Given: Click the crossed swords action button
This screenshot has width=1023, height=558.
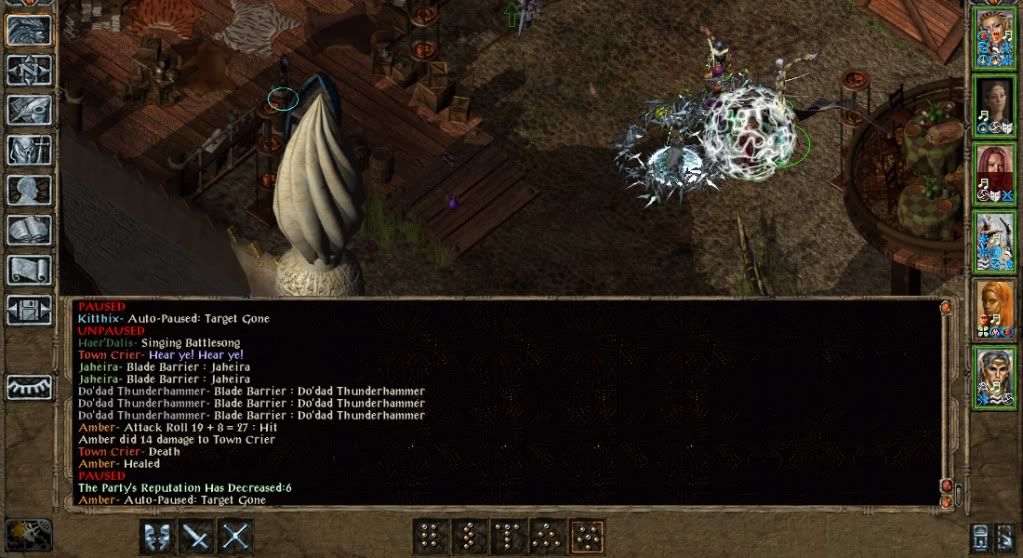Looking at the screenshot, I should [x=235, y=536].
